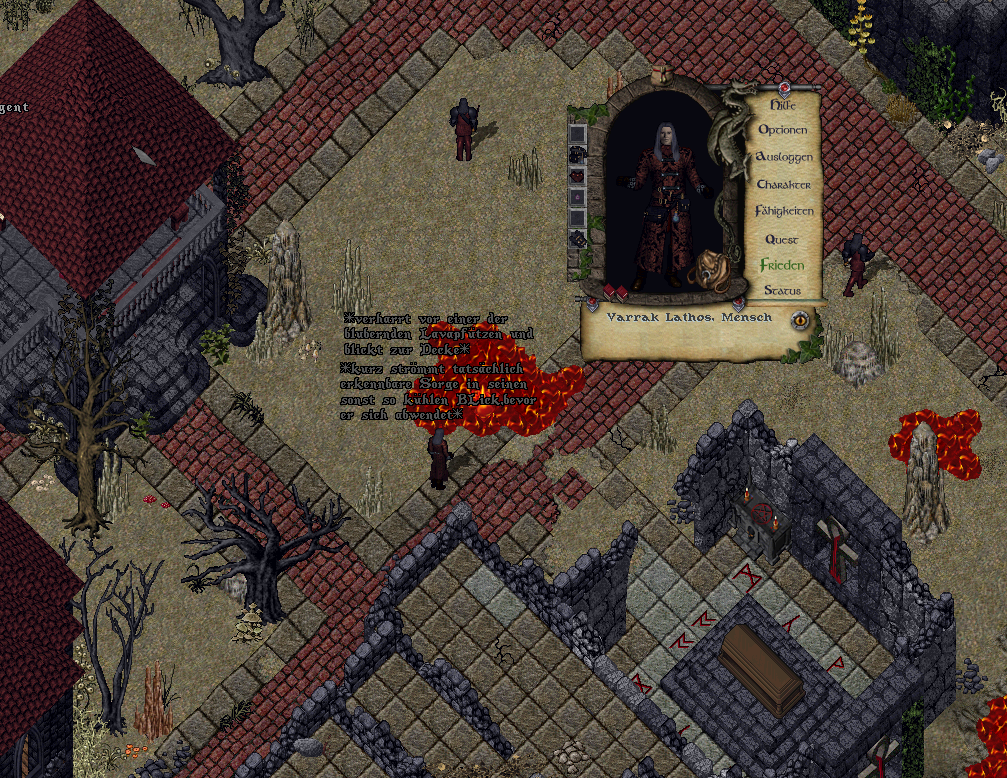
Task: Click the small pouch above the paperdoll arch
Action: [x=660, y=75]
